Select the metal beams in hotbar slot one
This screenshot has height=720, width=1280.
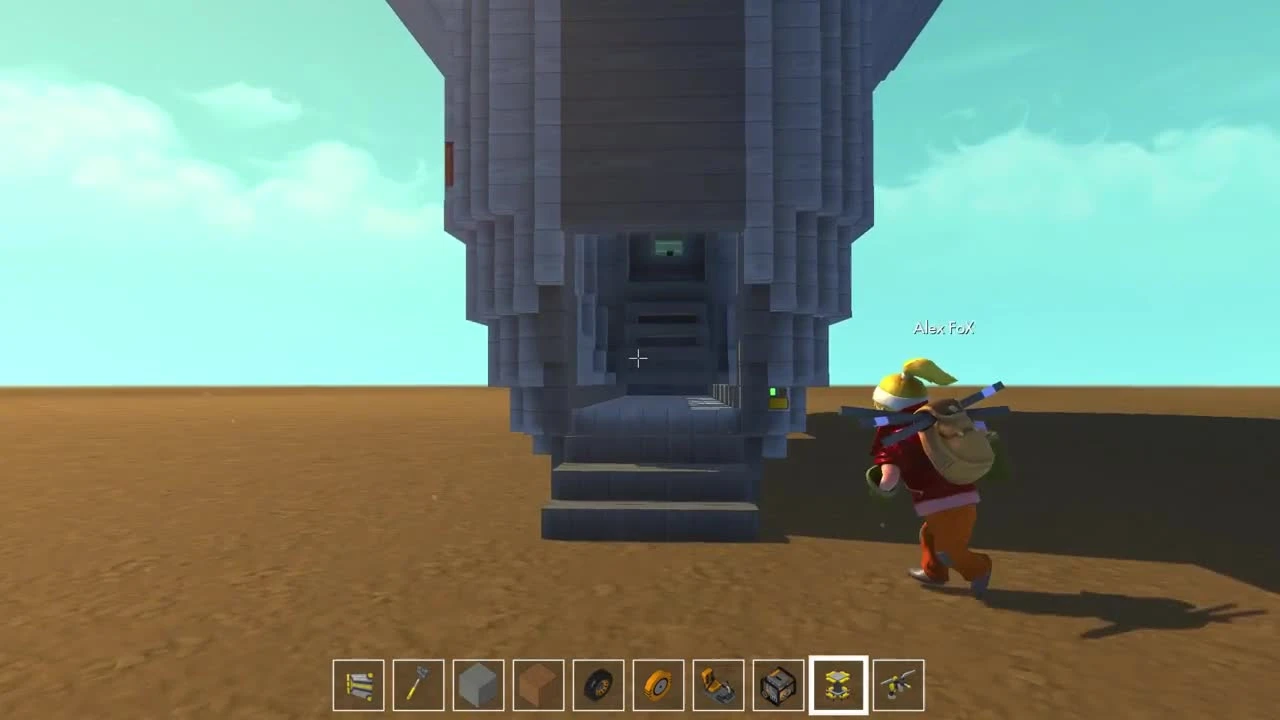[x=358, y=684]
